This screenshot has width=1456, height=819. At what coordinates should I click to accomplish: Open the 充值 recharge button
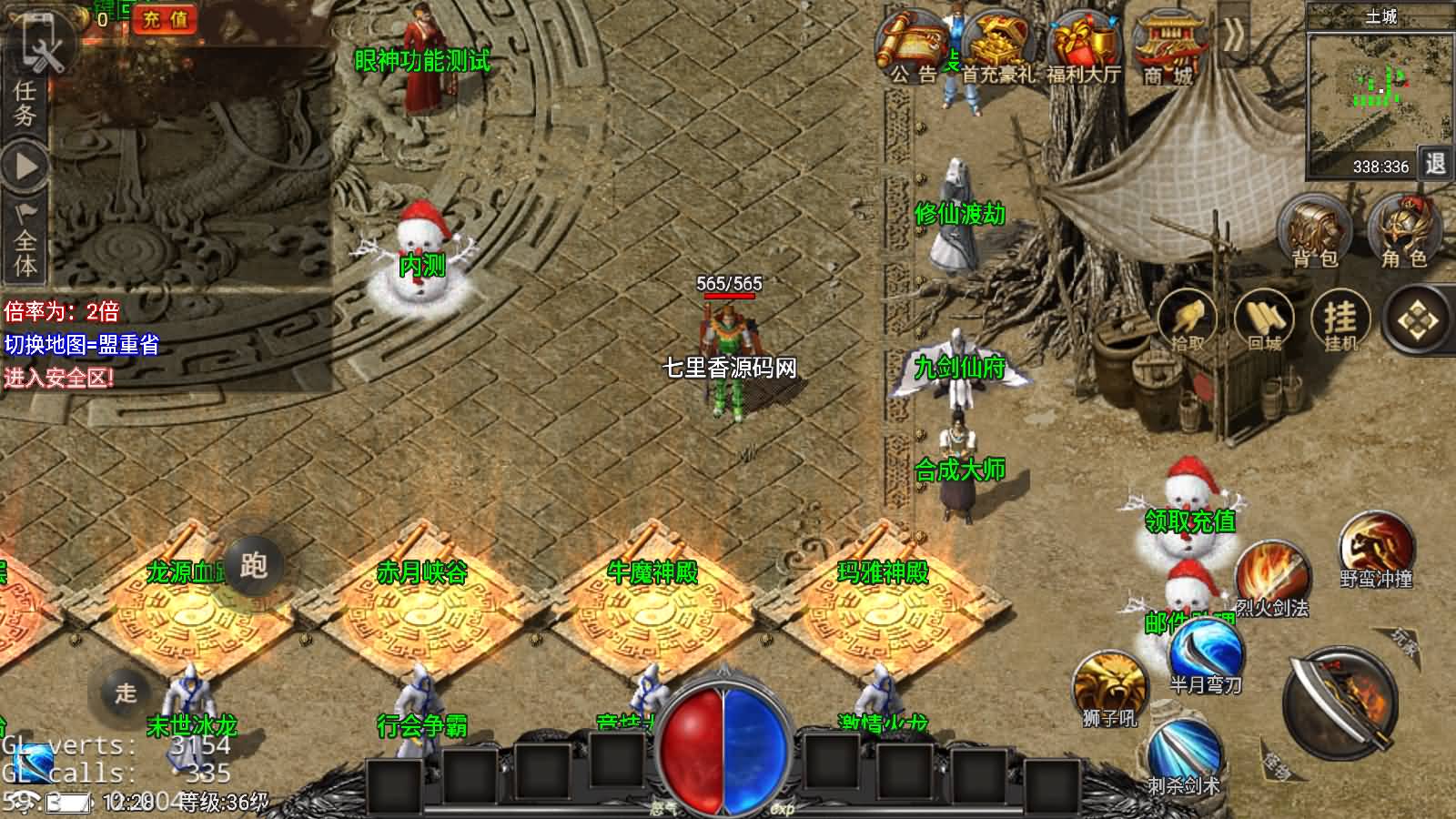tap(166, 19)
